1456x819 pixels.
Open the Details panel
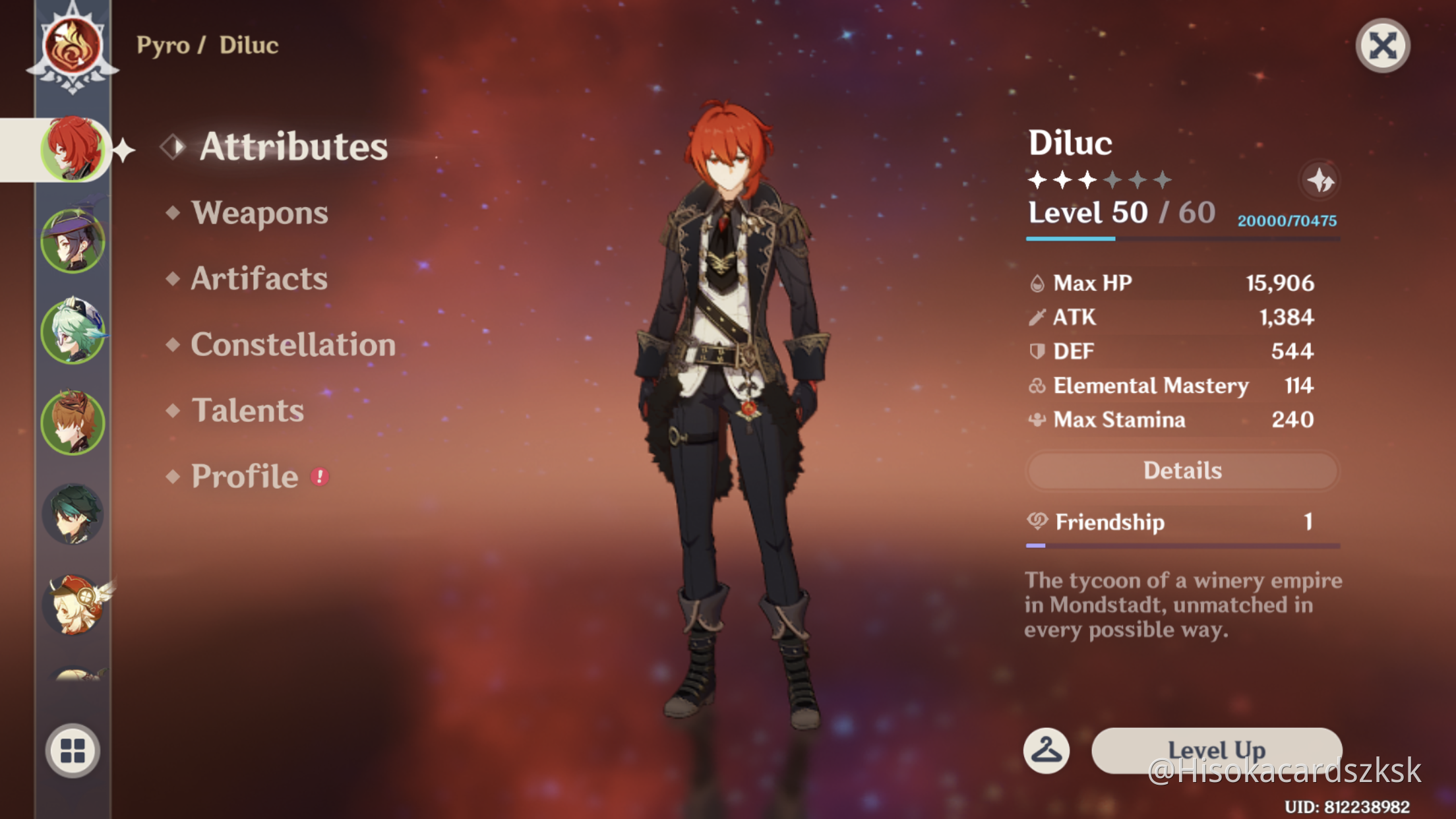coord(1182,470)
